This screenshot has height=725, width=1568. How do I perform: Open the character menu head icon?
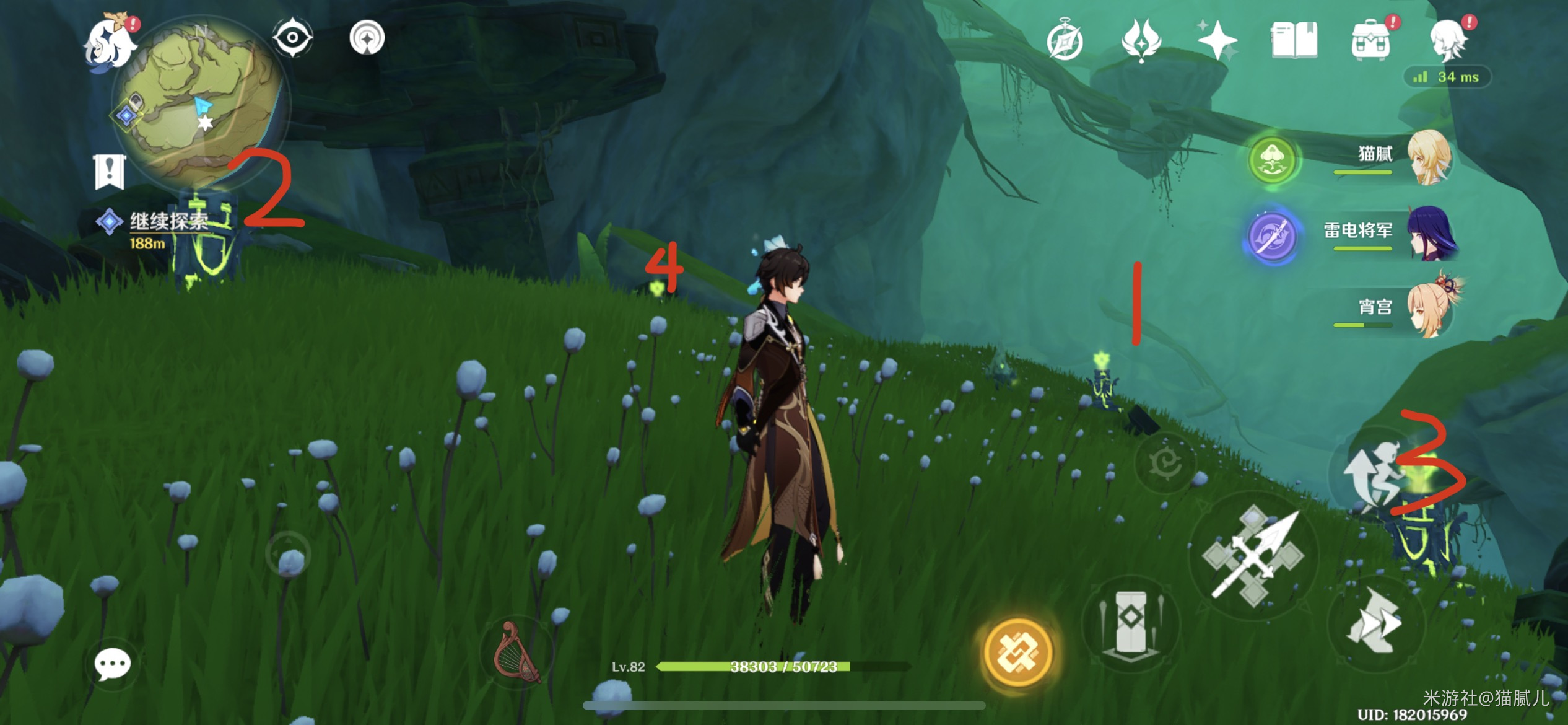coord(1448,41)
